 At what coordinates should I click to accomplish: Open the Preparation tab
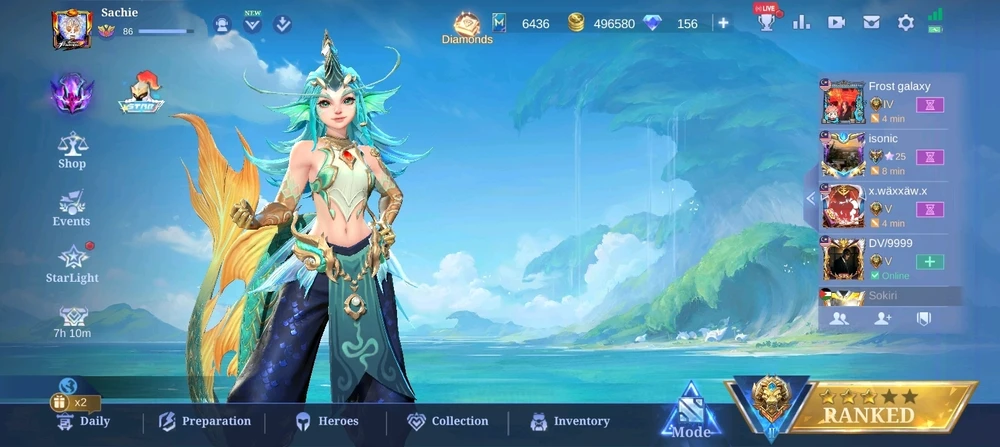pyautogui.click(x=204, y=421)
